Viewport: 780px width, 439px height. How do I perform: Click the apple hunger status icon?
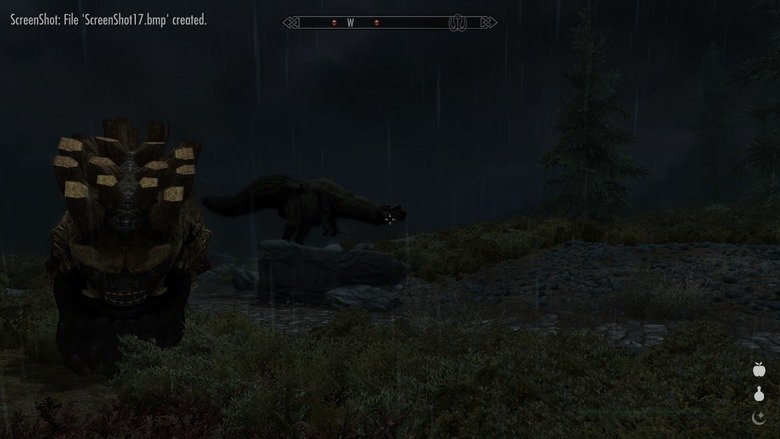pos(758,370)
